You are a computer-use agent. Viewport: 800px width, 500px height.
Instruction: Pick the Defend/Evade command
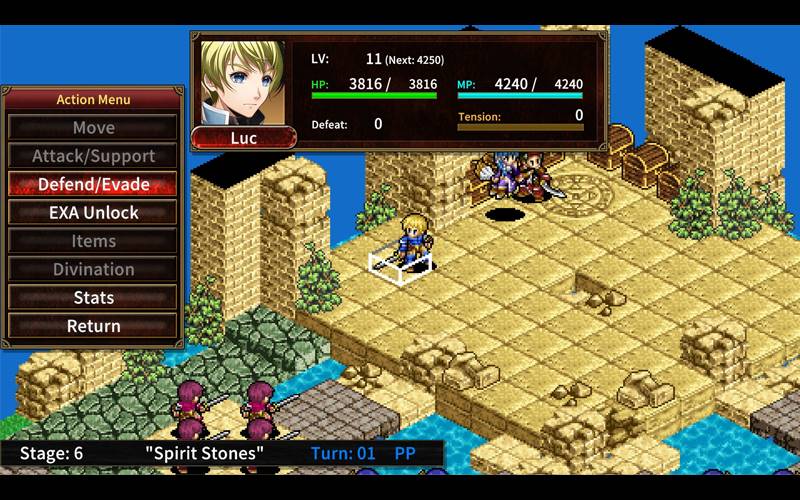[x=93, y=184]
